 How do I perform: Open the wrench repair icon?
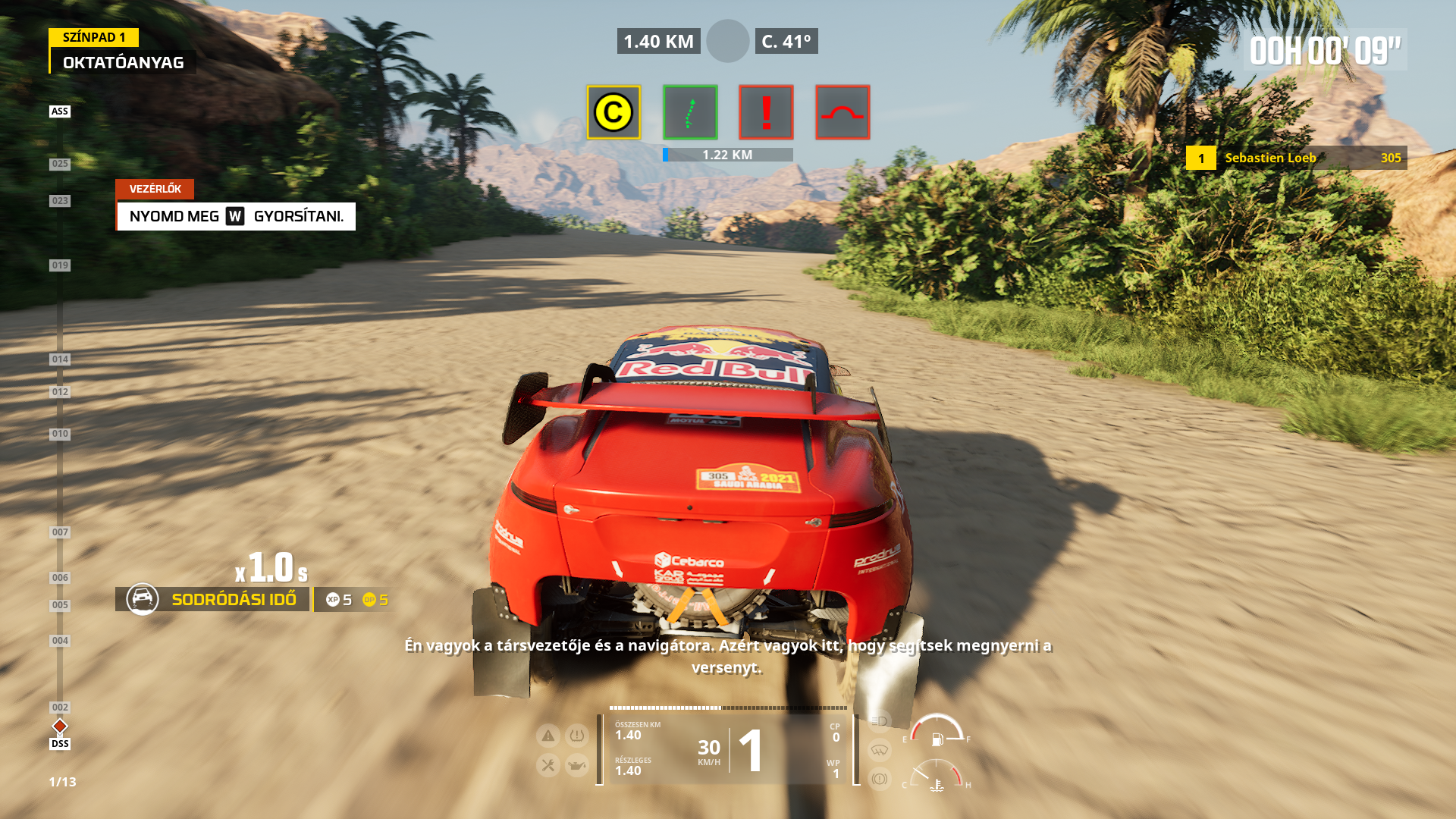(548, 765)
